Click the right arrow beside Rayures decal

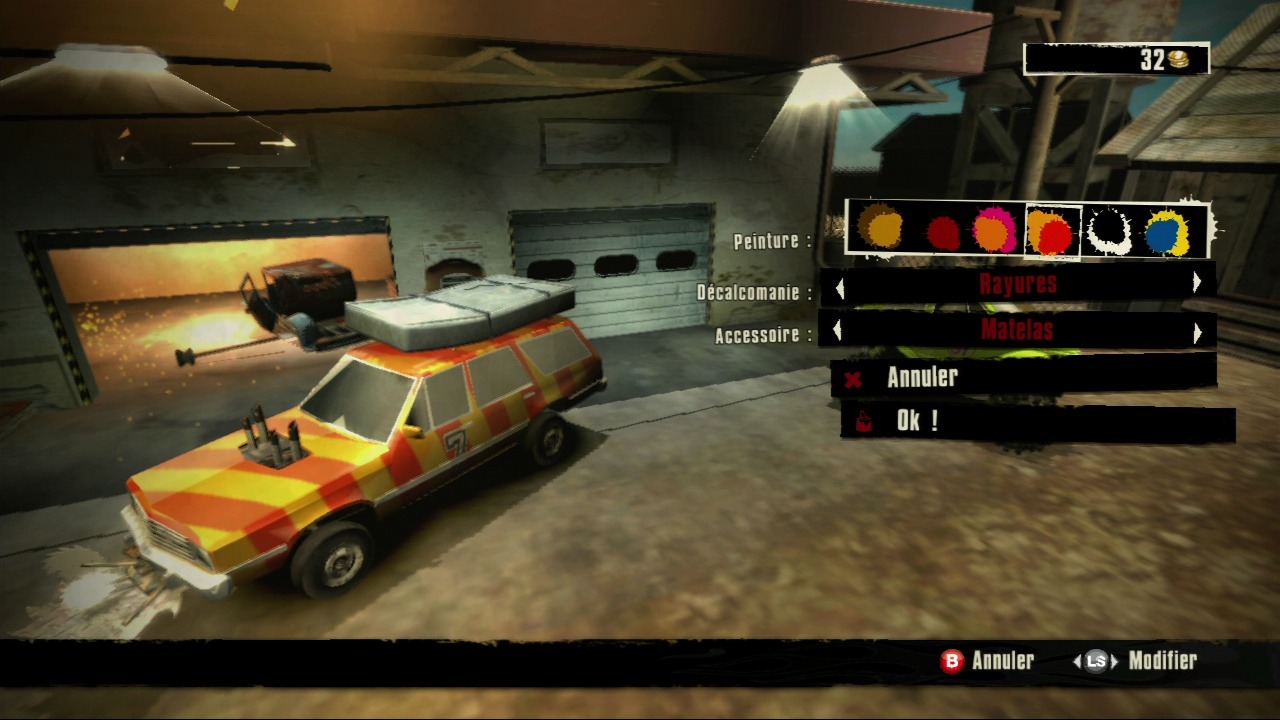[1197, 284]
